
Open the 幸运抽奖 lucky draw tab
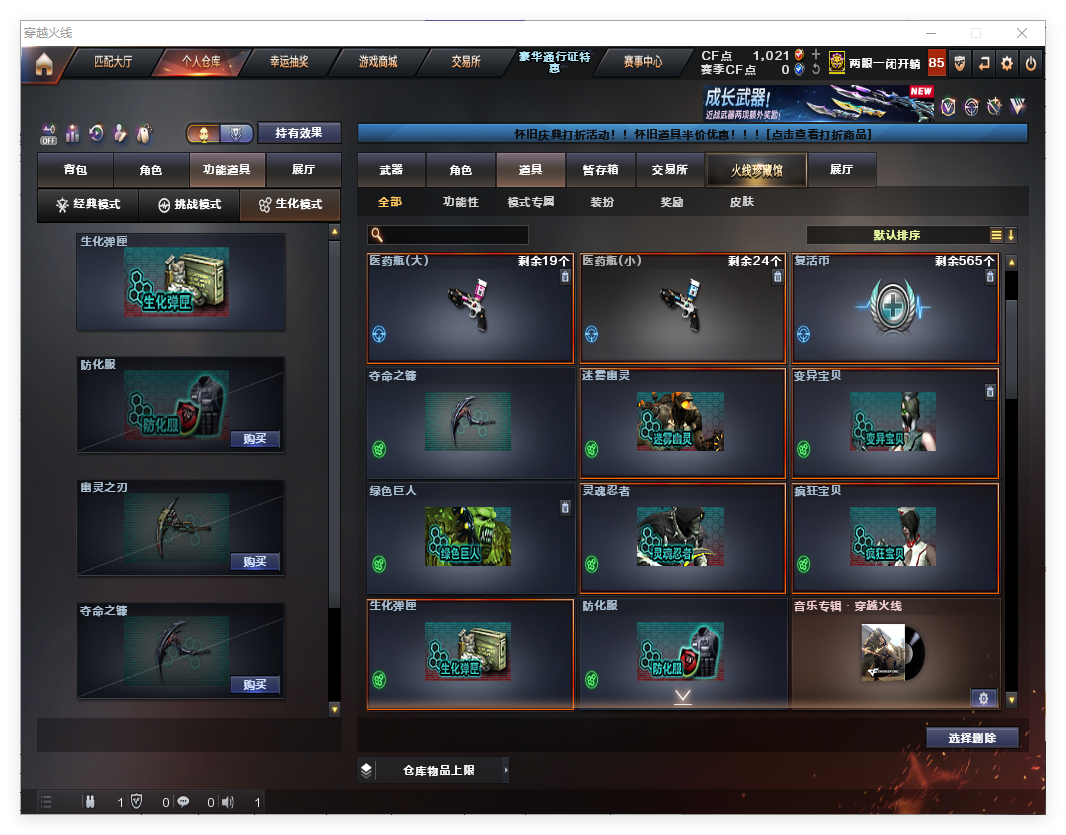pyautogui.click(x=289, y=62)
